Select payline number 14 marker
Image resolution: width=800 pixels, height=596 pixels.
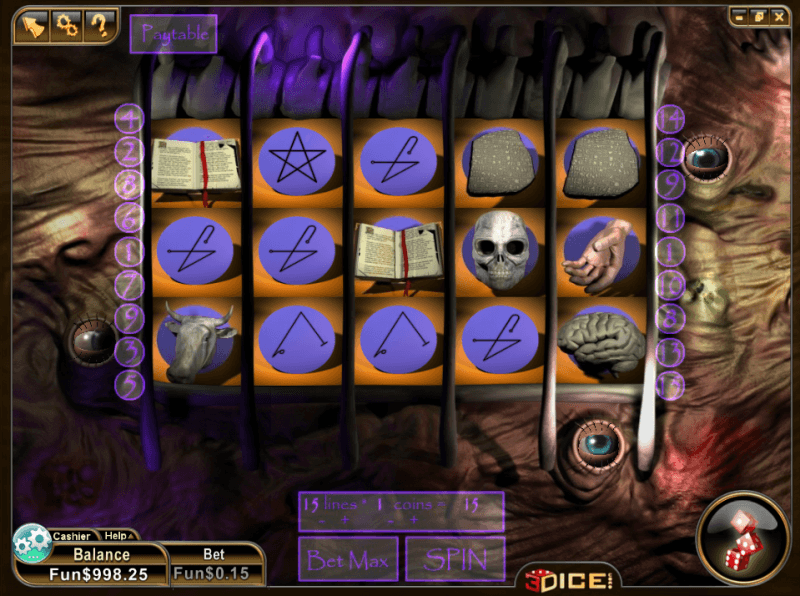pos(670,119)
